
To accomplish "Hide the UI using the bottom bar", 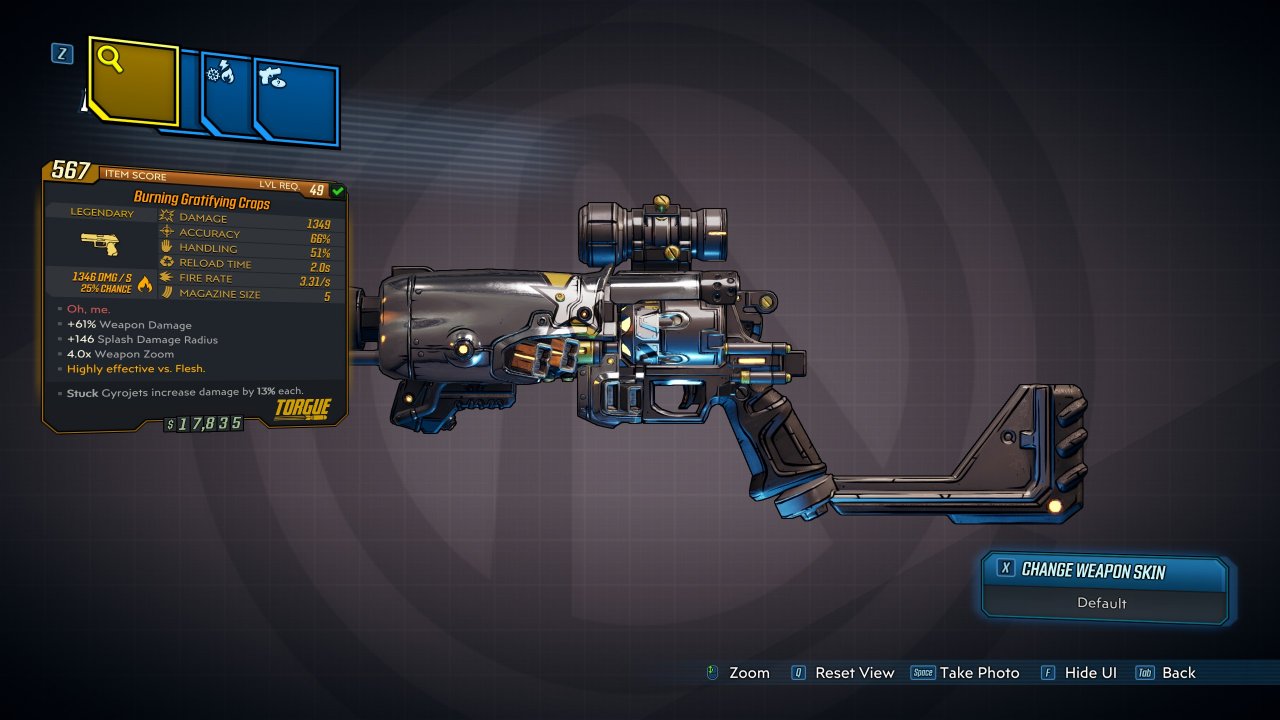I will click(x=1089, y=673).
